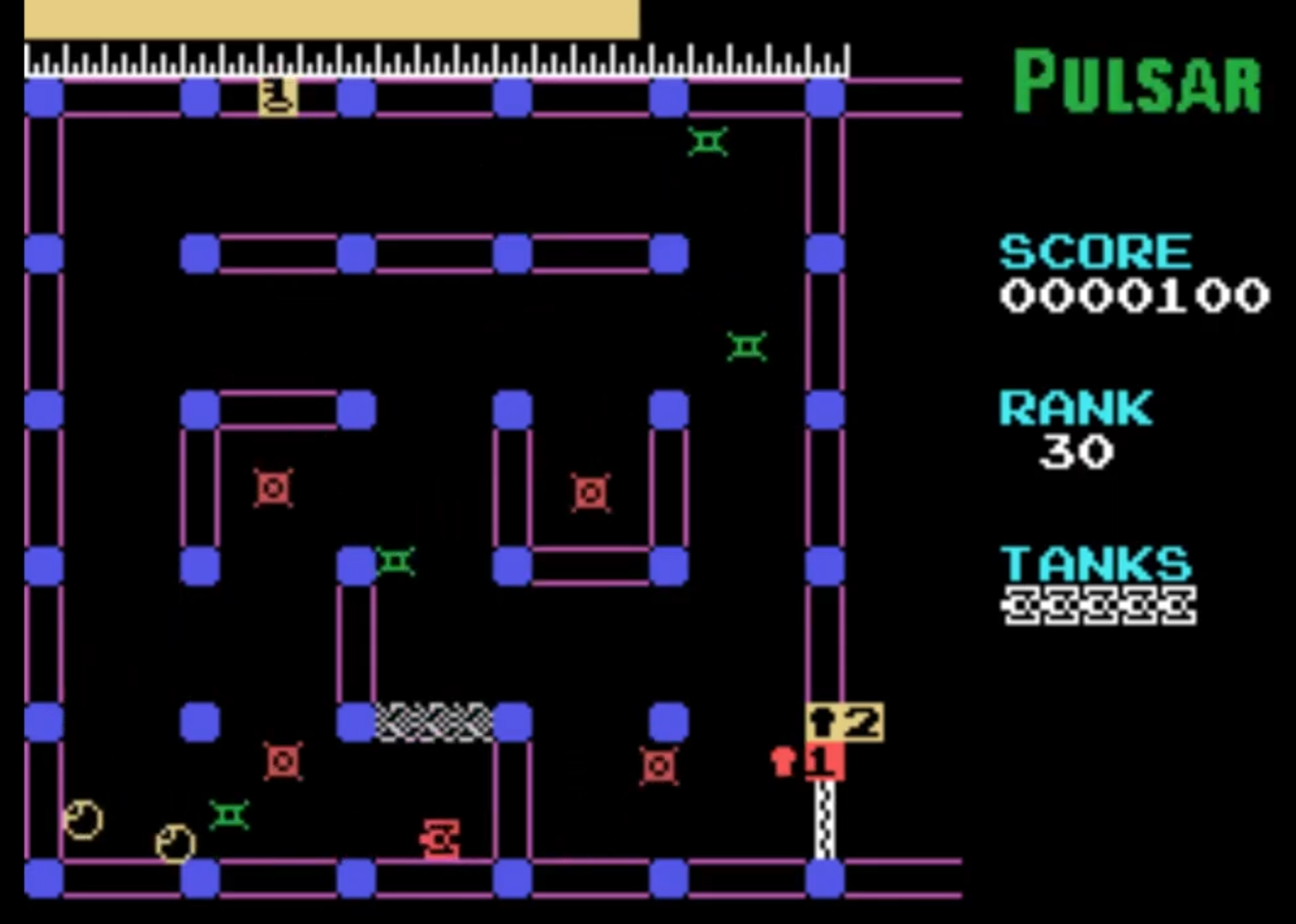Screen dimensions: 1296x924
Task: Click the red mine inside the center box
Action: (x=590, y=493)
